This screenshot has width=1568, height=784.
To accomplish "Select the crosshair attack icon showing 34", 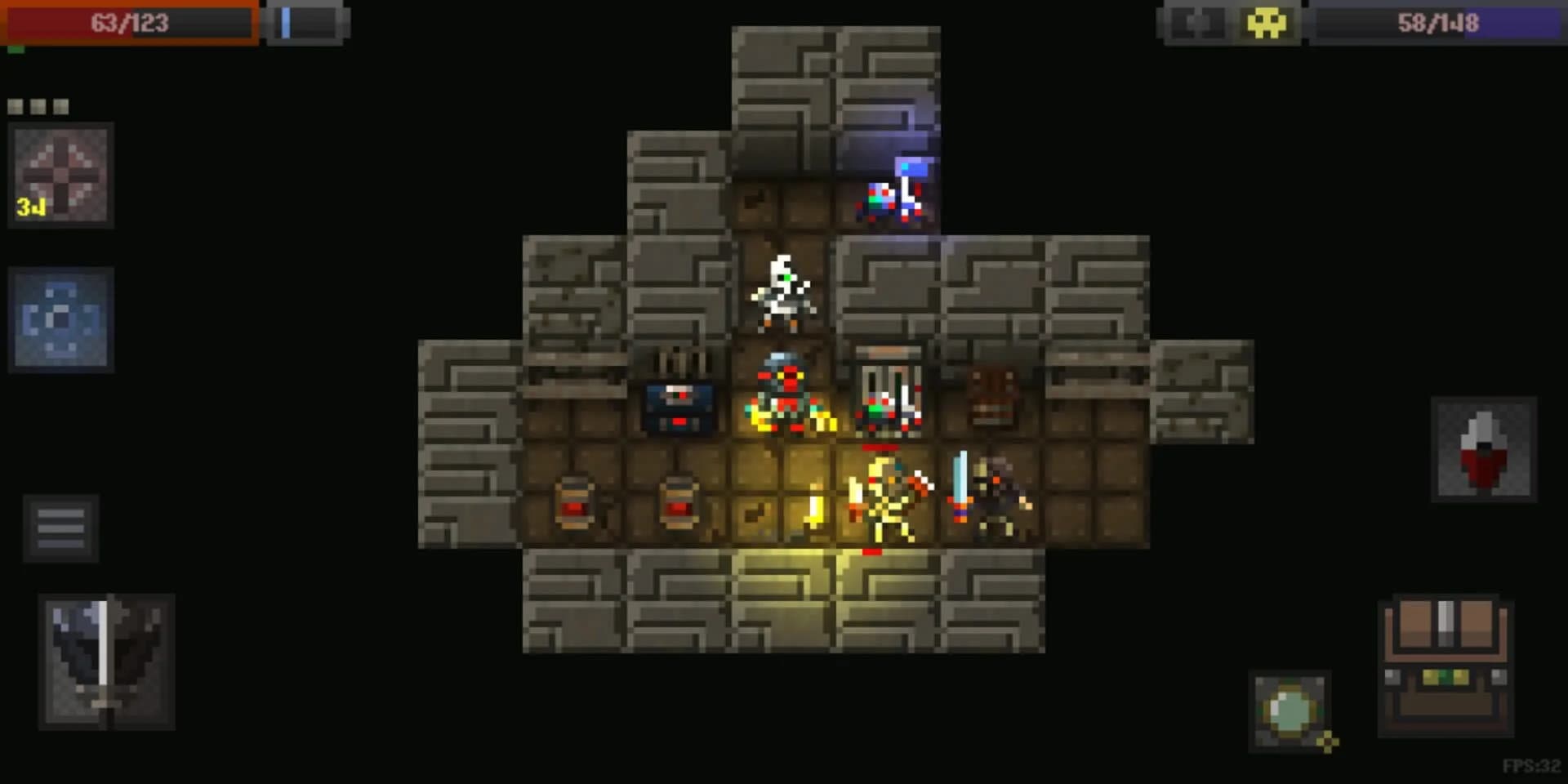I will point(61,174).
